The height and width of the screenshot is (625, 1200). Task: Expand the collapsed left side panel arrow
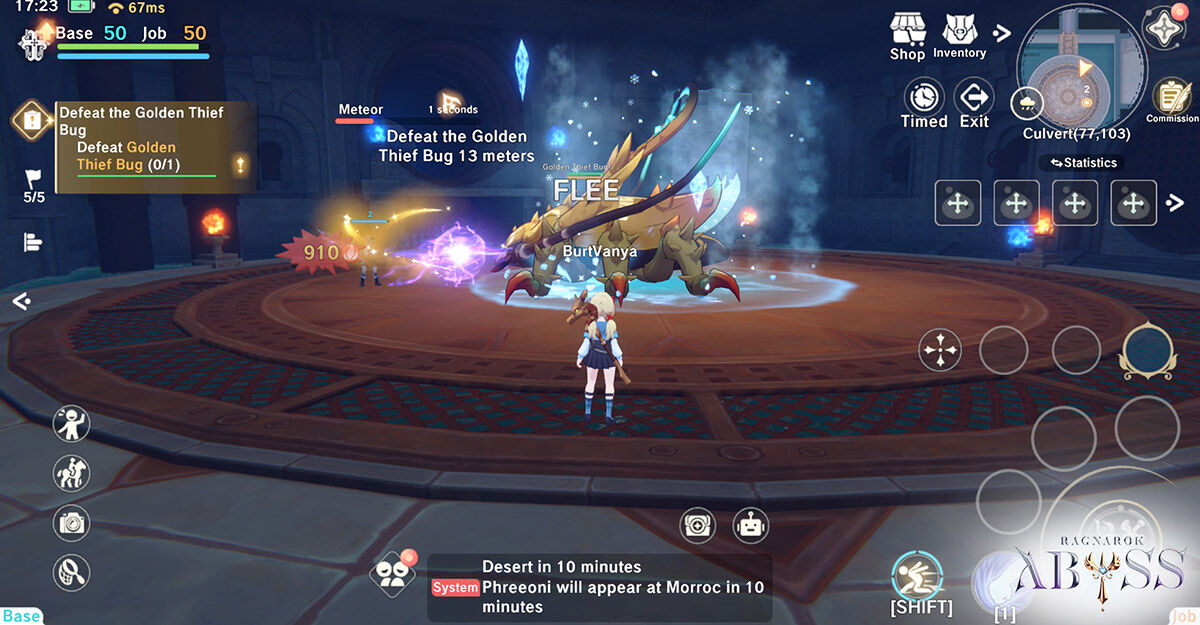(21, 300)
